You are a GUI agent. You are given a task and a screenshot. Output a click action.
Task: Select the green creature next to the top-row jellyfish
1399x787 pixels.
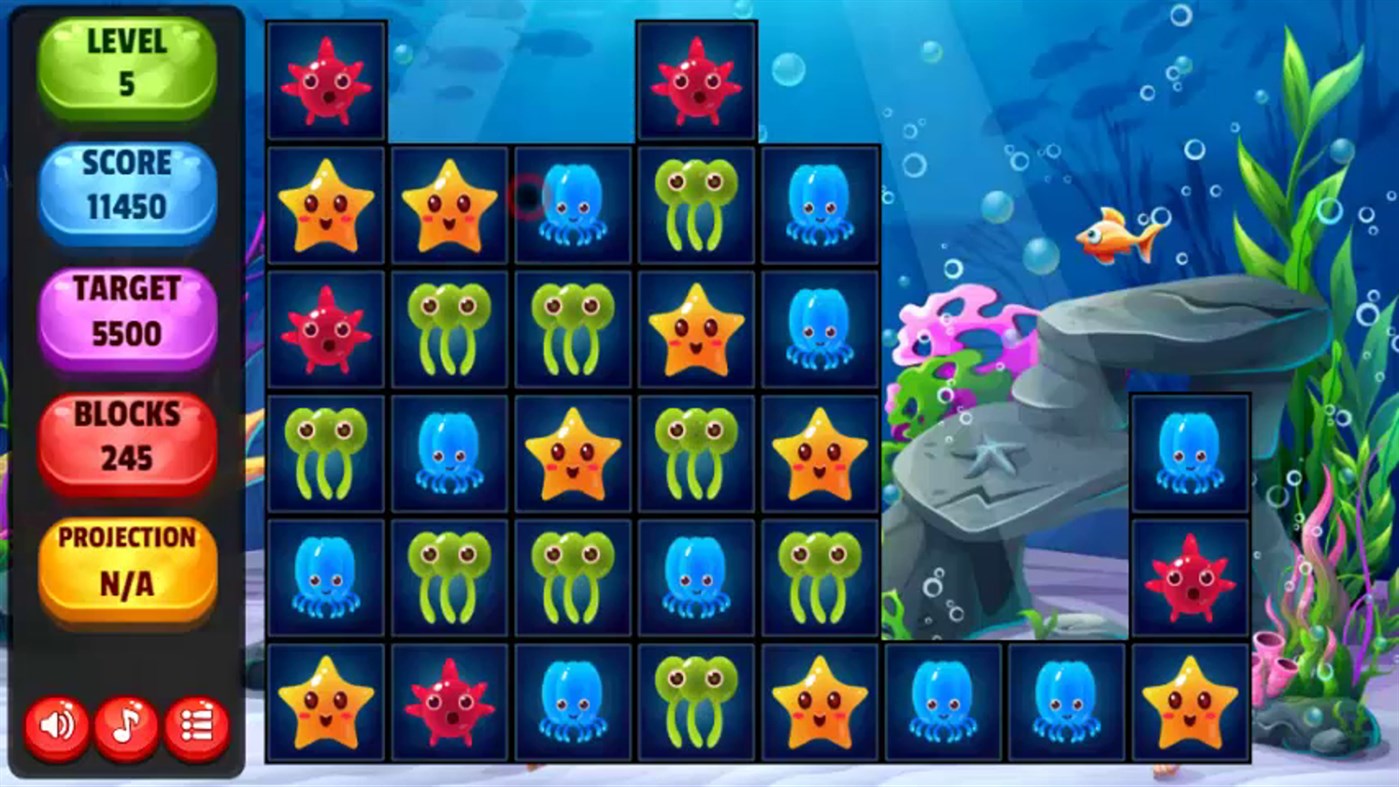click(697, 205)
